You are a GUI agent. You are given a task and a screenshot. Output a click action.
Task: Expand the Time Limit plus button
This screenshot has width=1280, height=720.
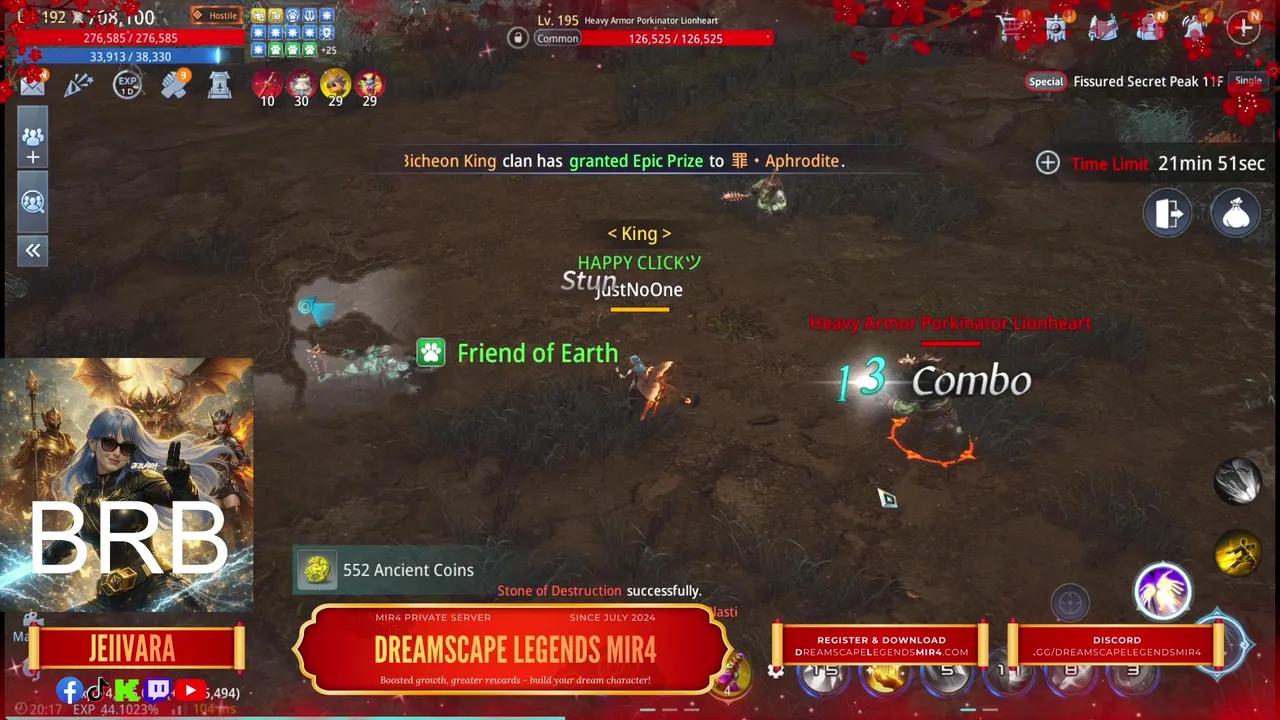1047,163
